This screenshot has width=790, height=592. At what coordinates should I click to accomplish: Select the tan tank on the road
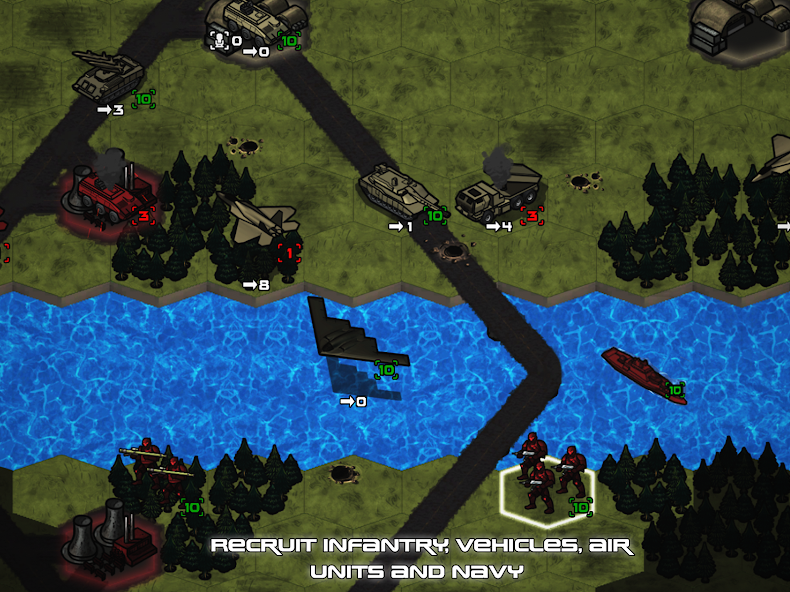coord(392,190)
